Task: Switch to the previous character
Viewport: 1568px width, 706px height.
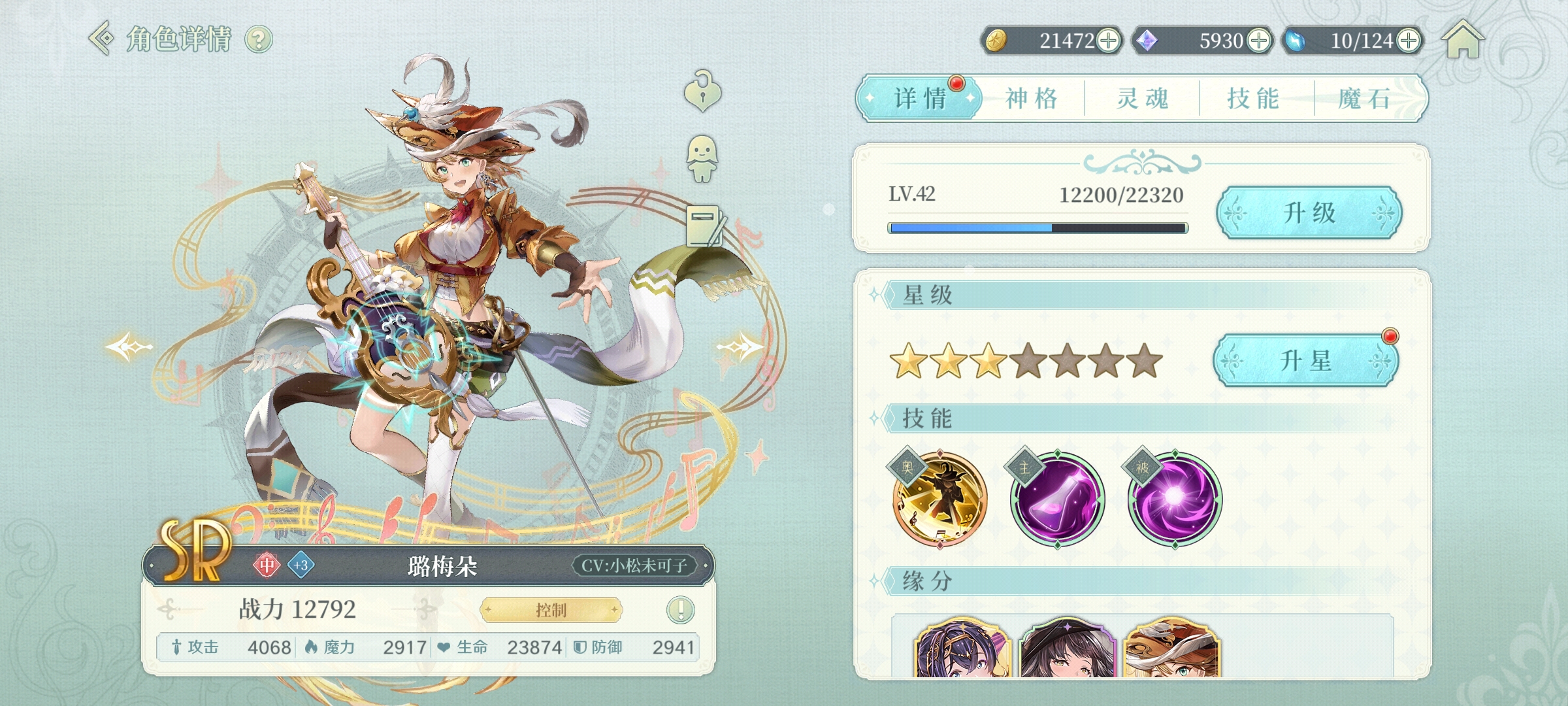Action: pyautogui.click(x=129, y=346)
